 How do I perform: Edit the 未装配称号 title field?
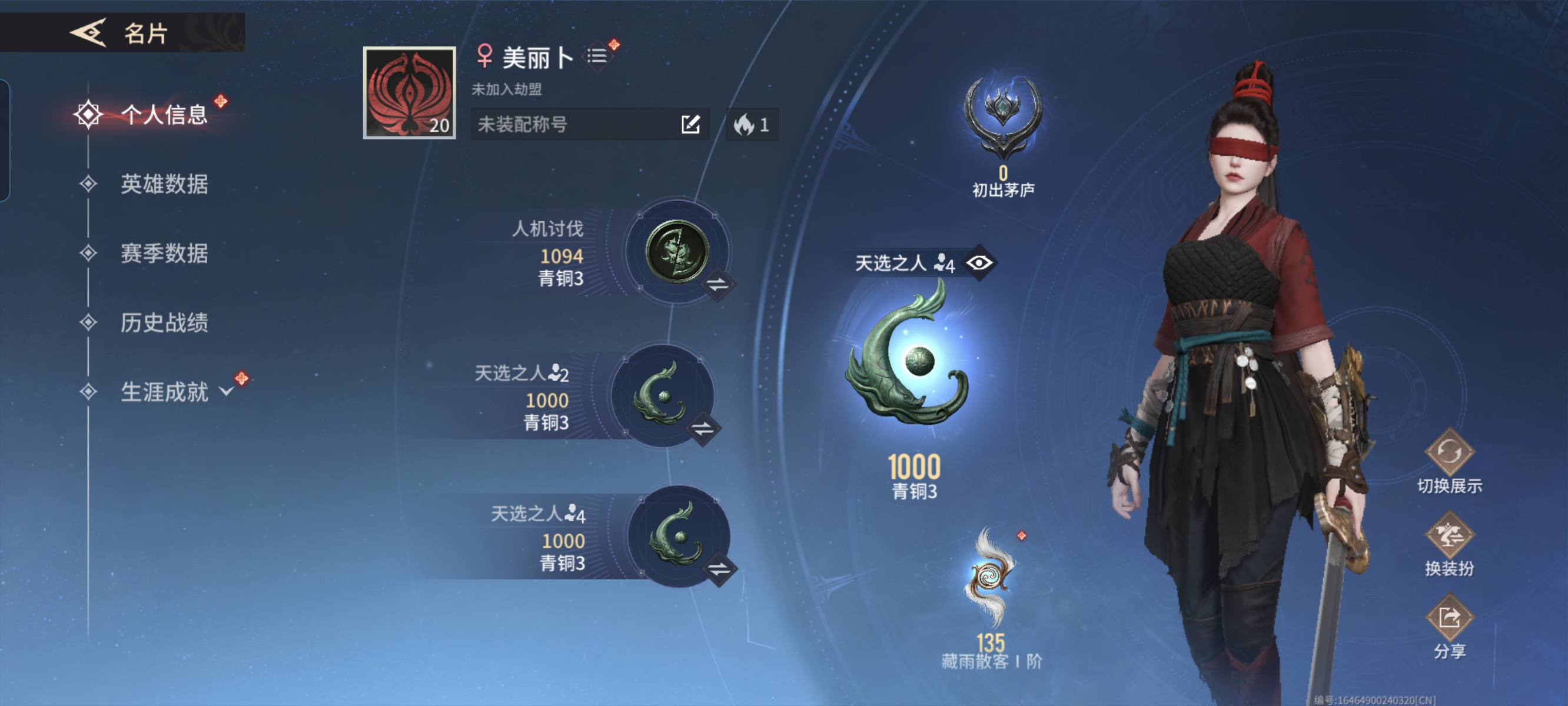coord(690,124)
